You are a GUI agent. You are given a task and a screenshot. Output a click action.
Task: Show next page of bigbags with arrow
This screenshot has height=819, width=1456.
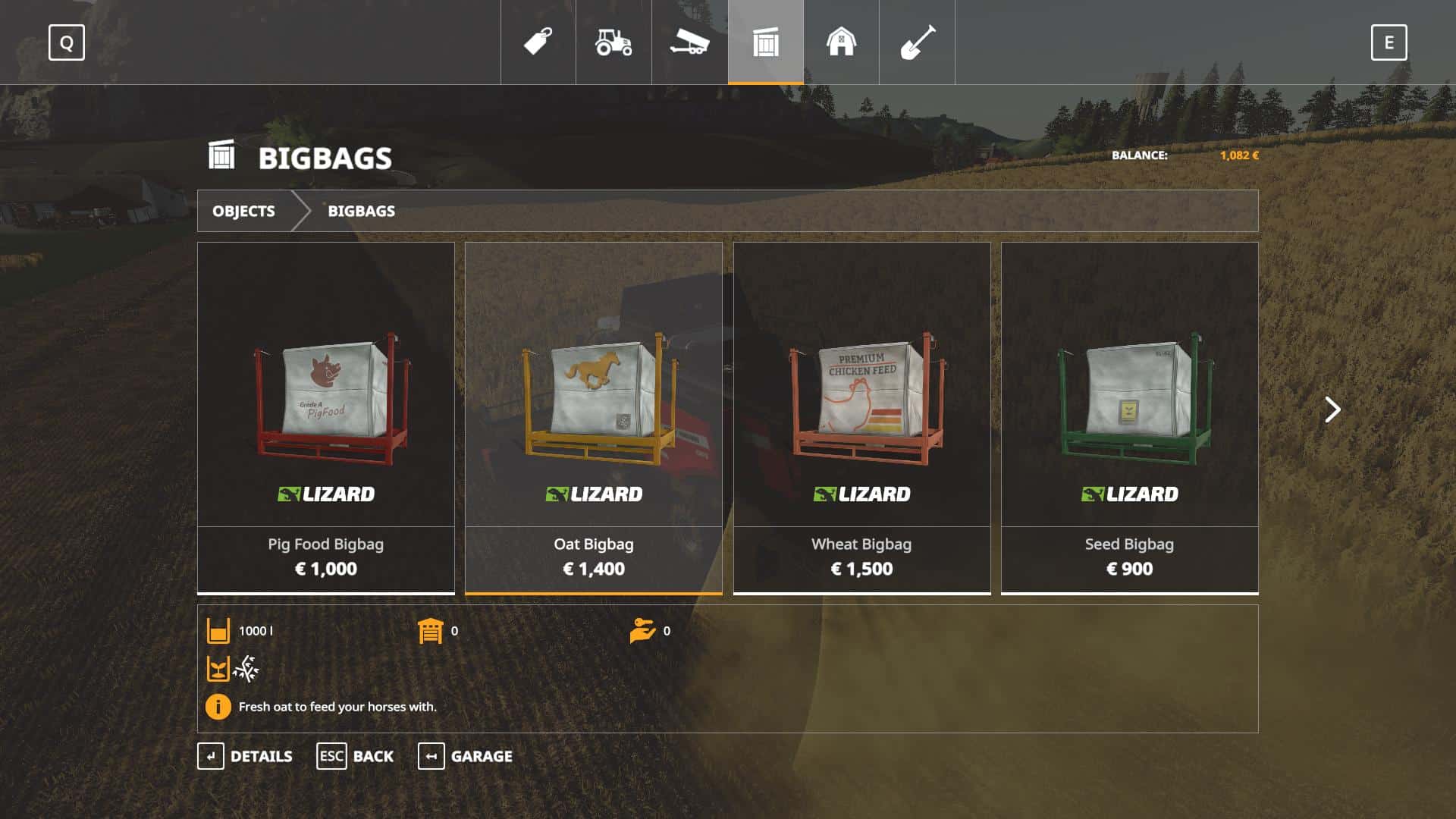[x=1332, y=409]
